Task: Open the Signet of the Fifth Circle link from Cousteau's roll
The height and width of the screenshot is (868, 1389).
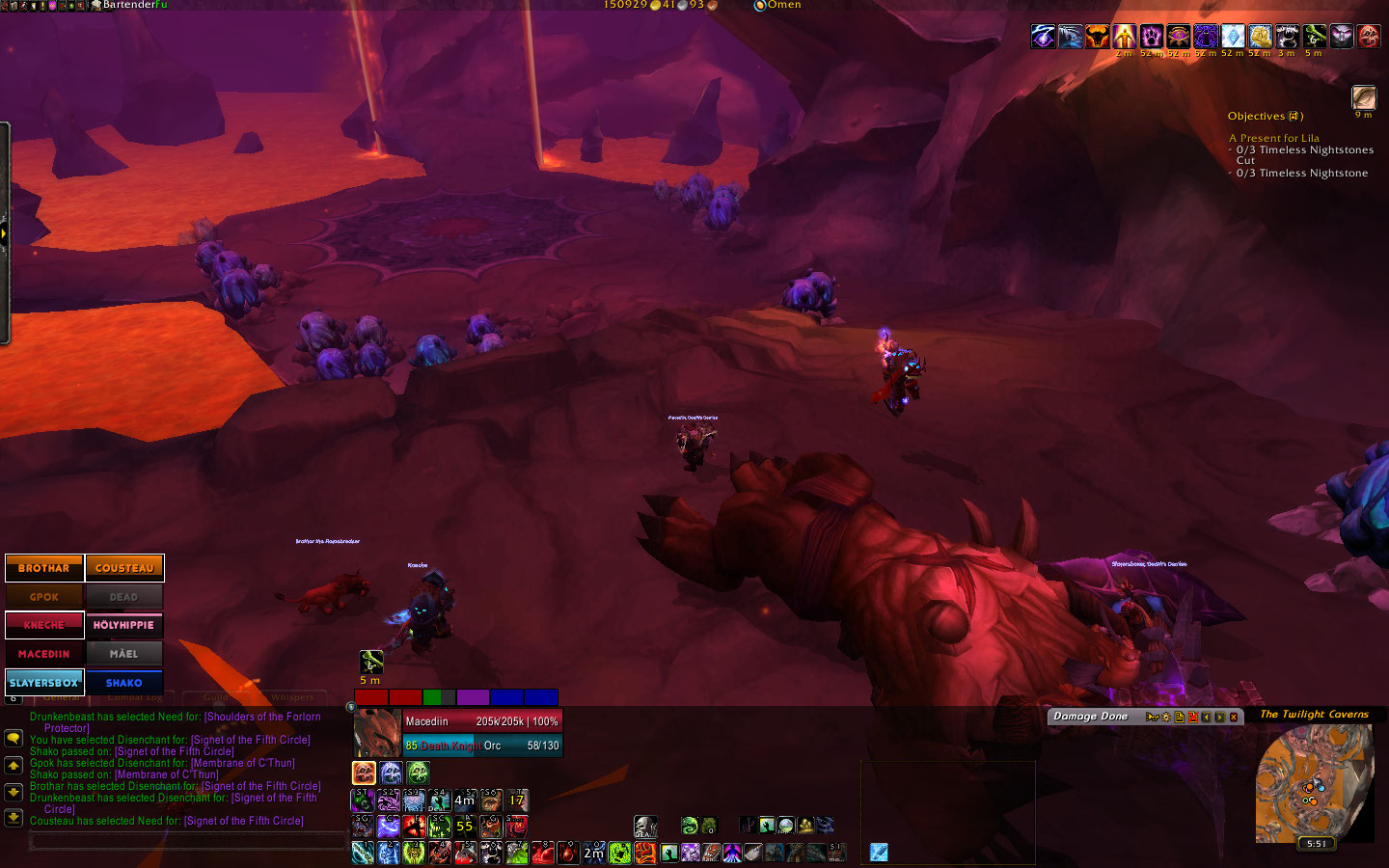Action: tap(244, 821)
